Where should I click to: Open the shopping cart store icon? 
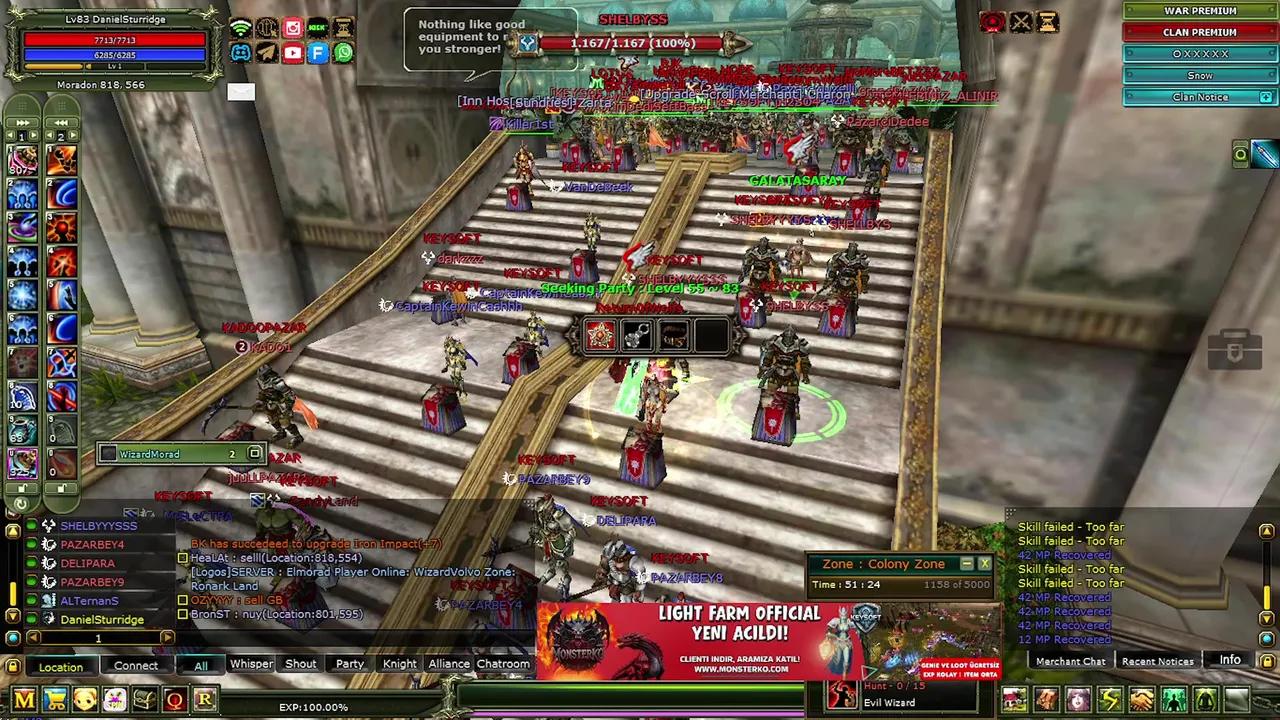[55, 700]
